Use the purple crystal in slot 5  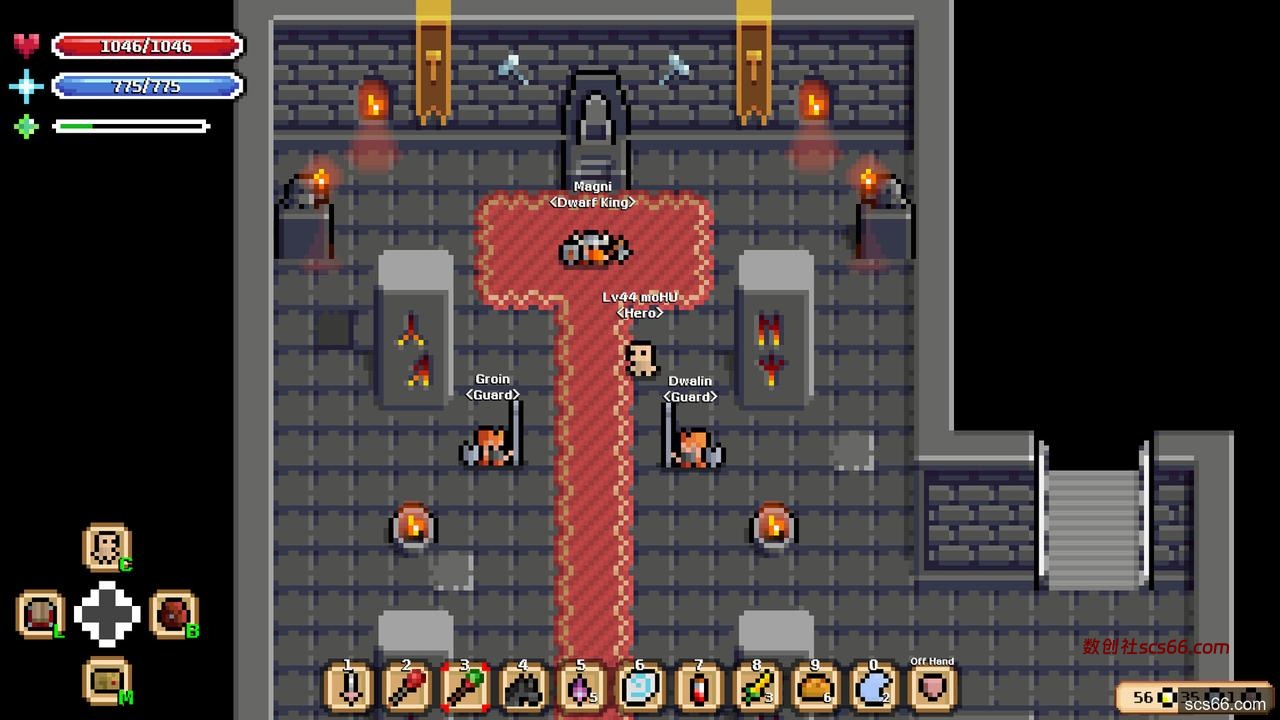click(x=581, y=689)
